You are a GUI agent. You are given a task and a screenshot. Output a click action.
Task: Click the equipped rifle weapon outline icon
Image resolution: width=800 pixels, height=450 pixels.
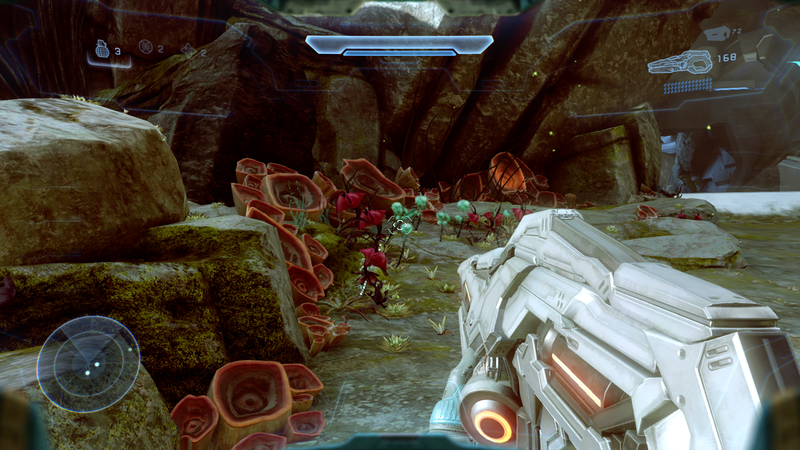(680, 63)
